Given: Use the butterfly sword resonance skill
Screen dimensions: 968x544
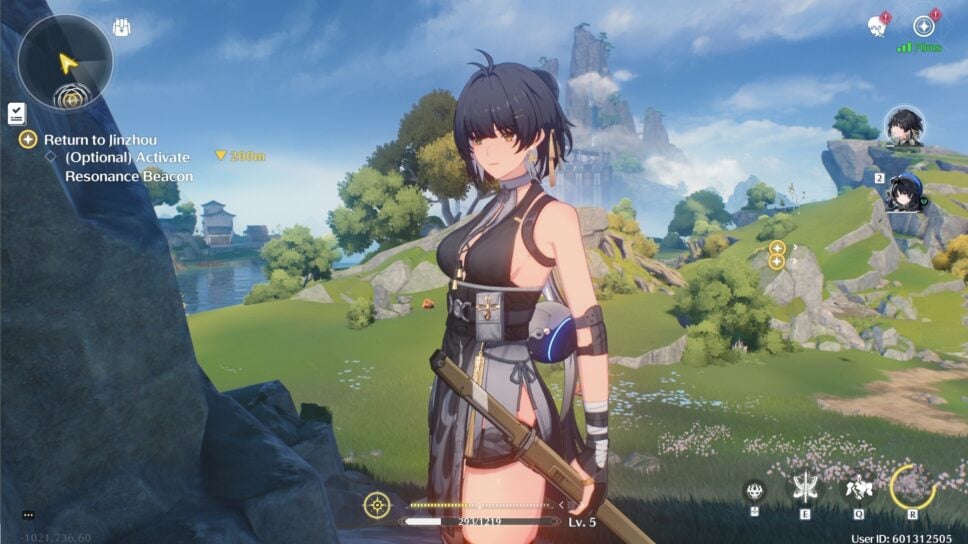Looking at the screenshot, I should [x=805, y=487].
